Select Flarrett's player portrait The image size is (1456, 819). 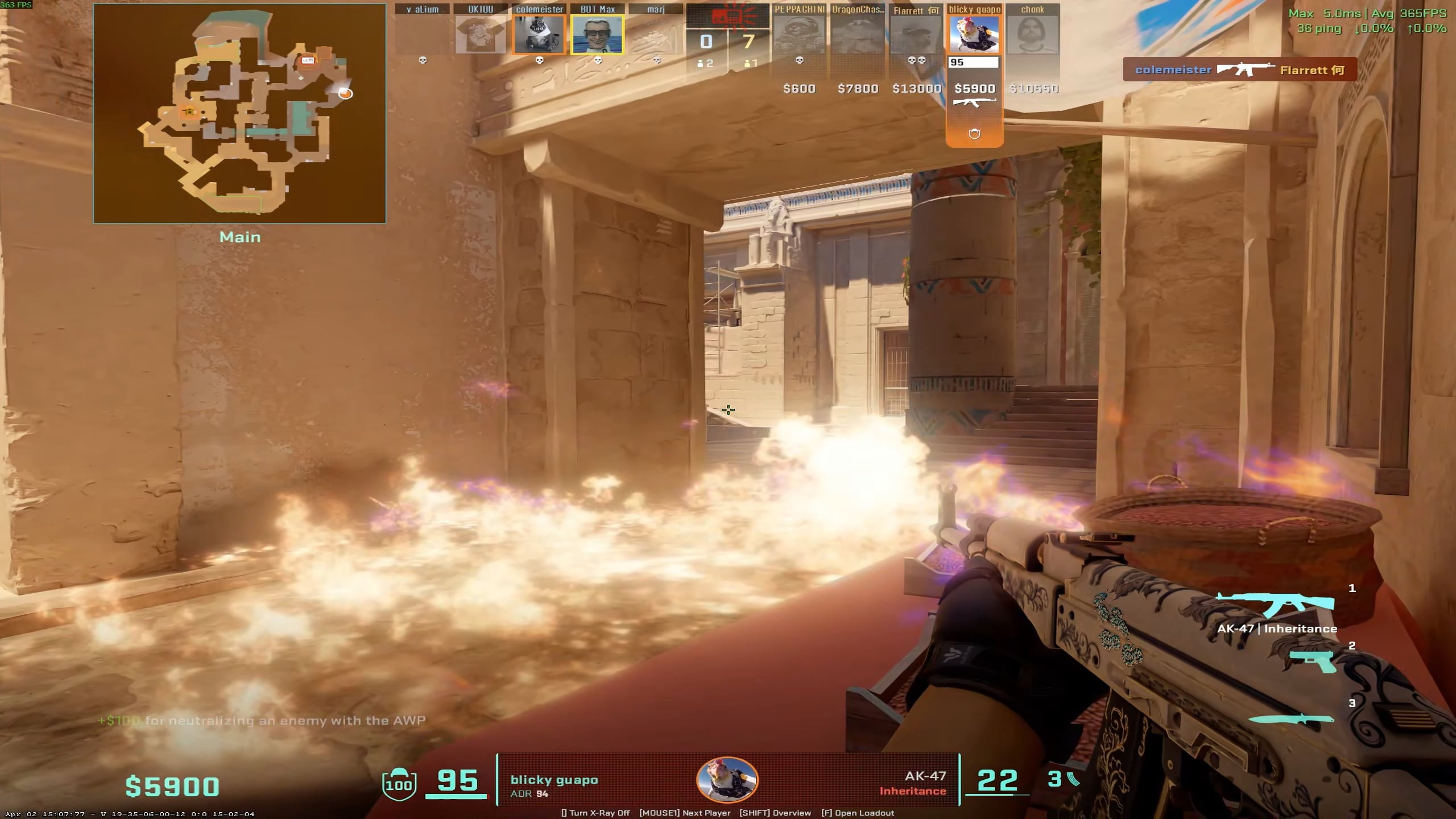coord(916,35)
